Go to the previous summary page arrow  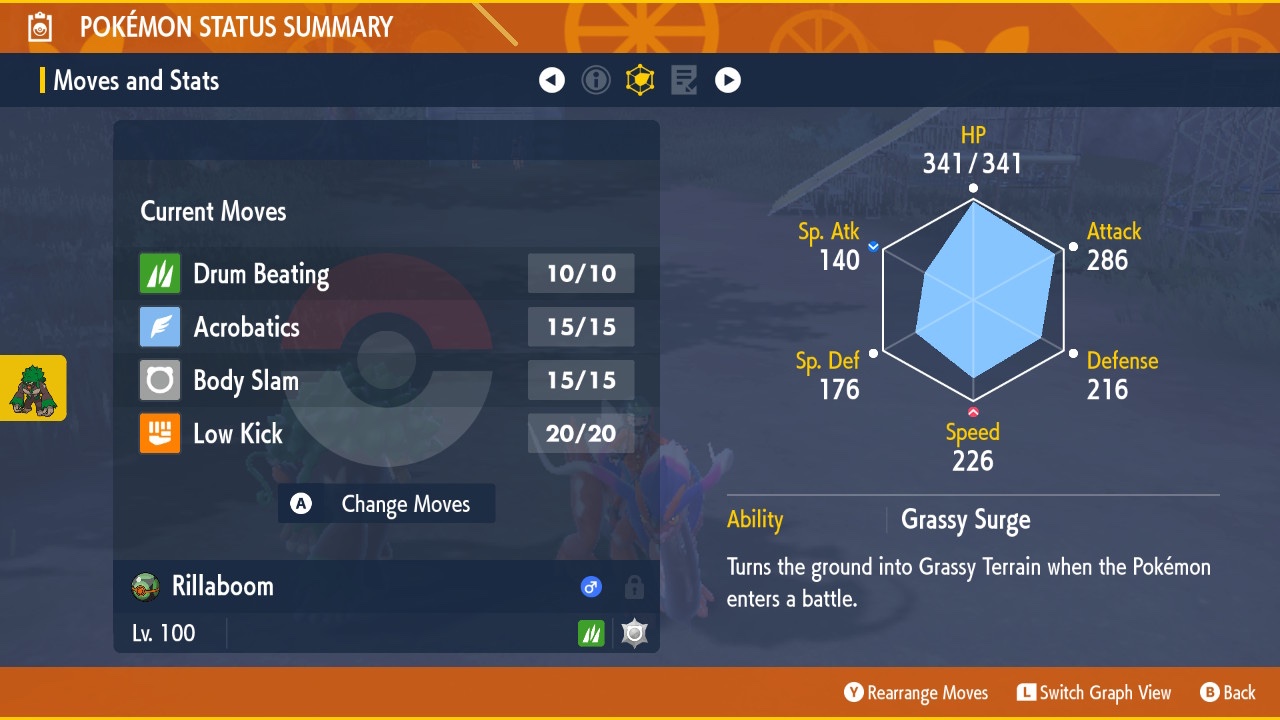point(552,80)
